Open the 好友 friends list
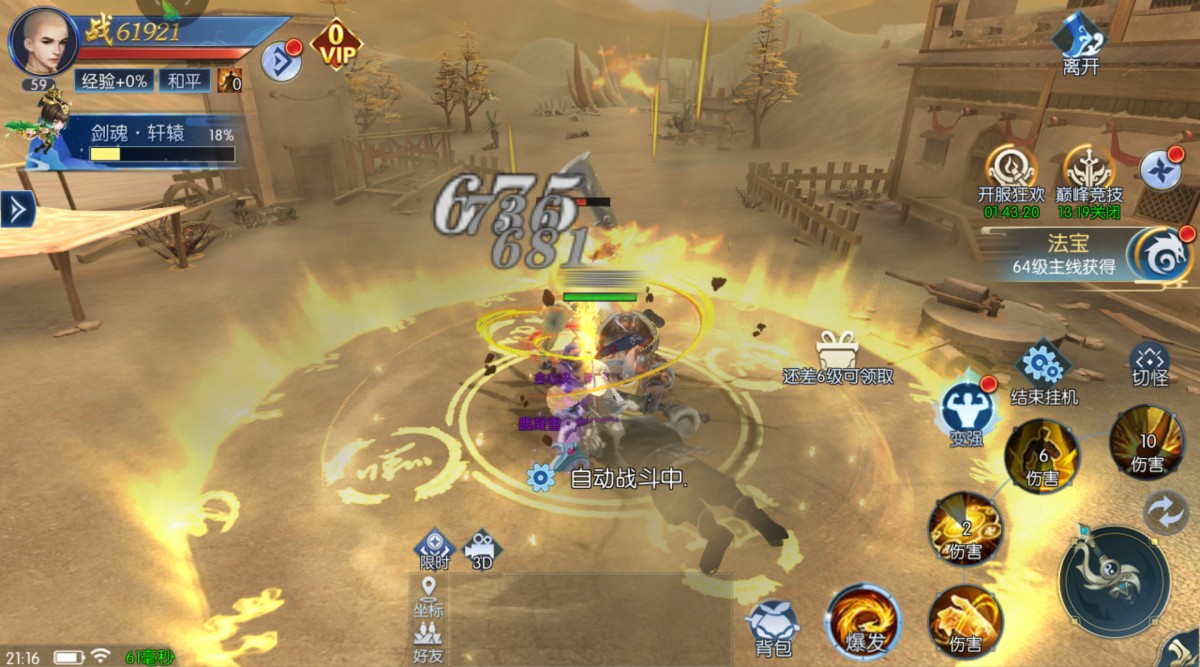Viewport: 1200px width, 667px height. click(x=428, y=642)
